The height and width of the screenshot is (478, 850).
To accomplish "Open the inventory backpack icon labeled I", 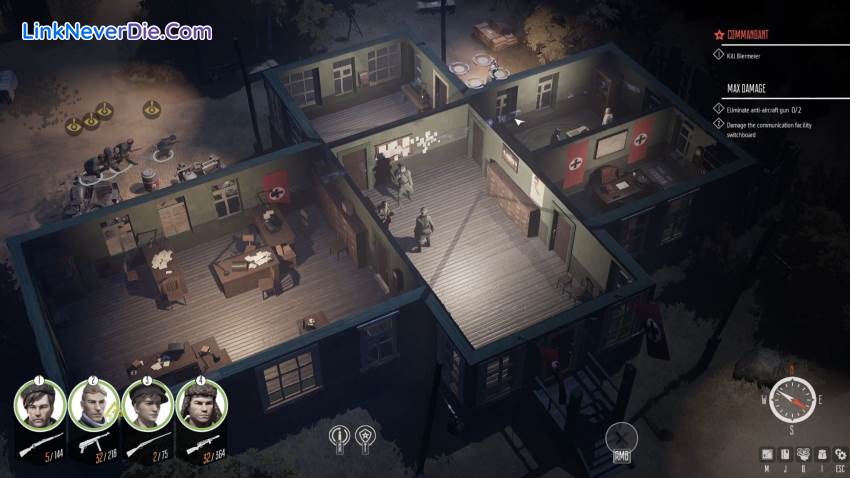I will click(821, 454).
